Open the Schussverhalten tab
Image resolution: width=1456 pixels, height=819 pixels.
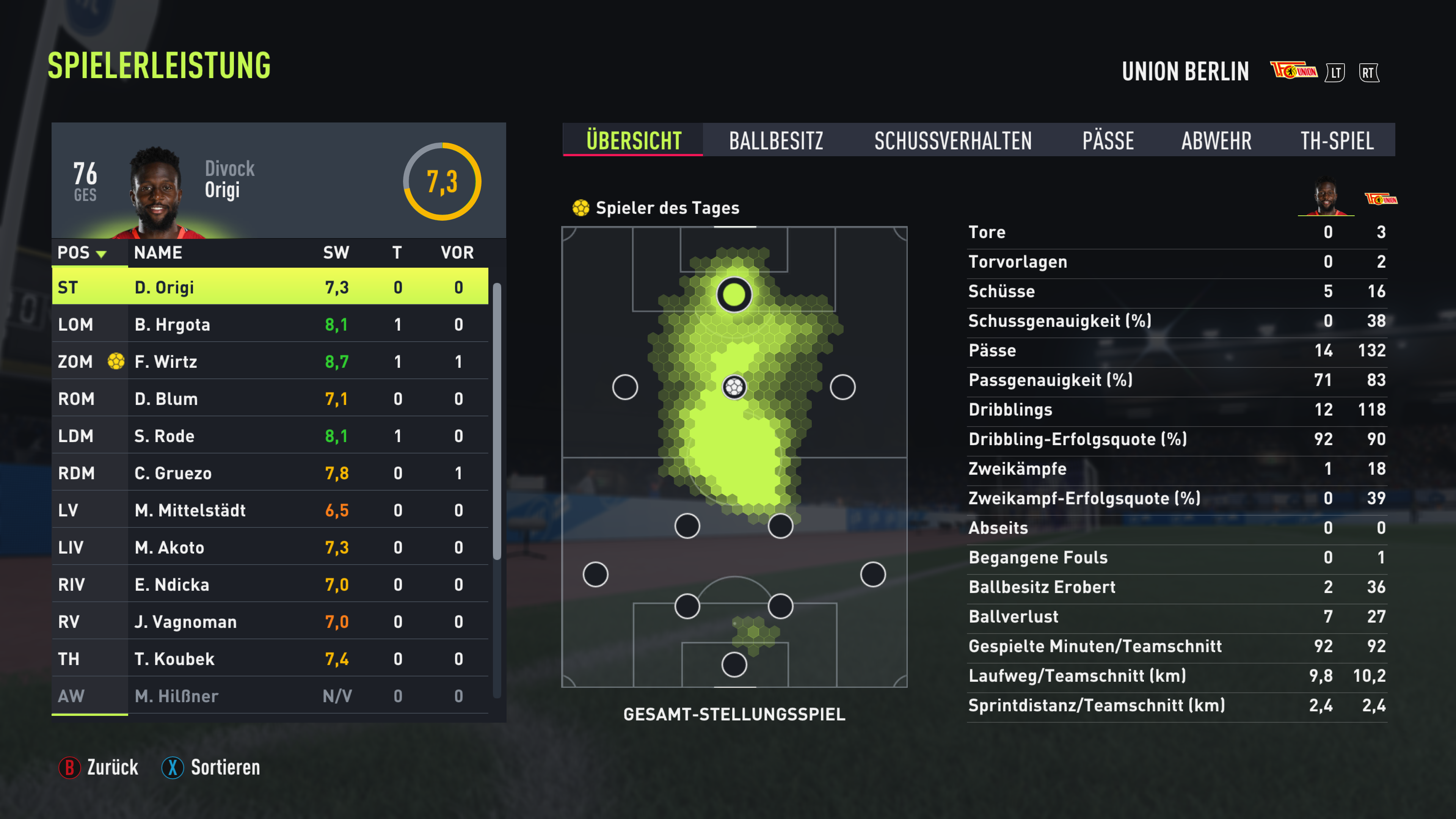click(x=952, y=140)
